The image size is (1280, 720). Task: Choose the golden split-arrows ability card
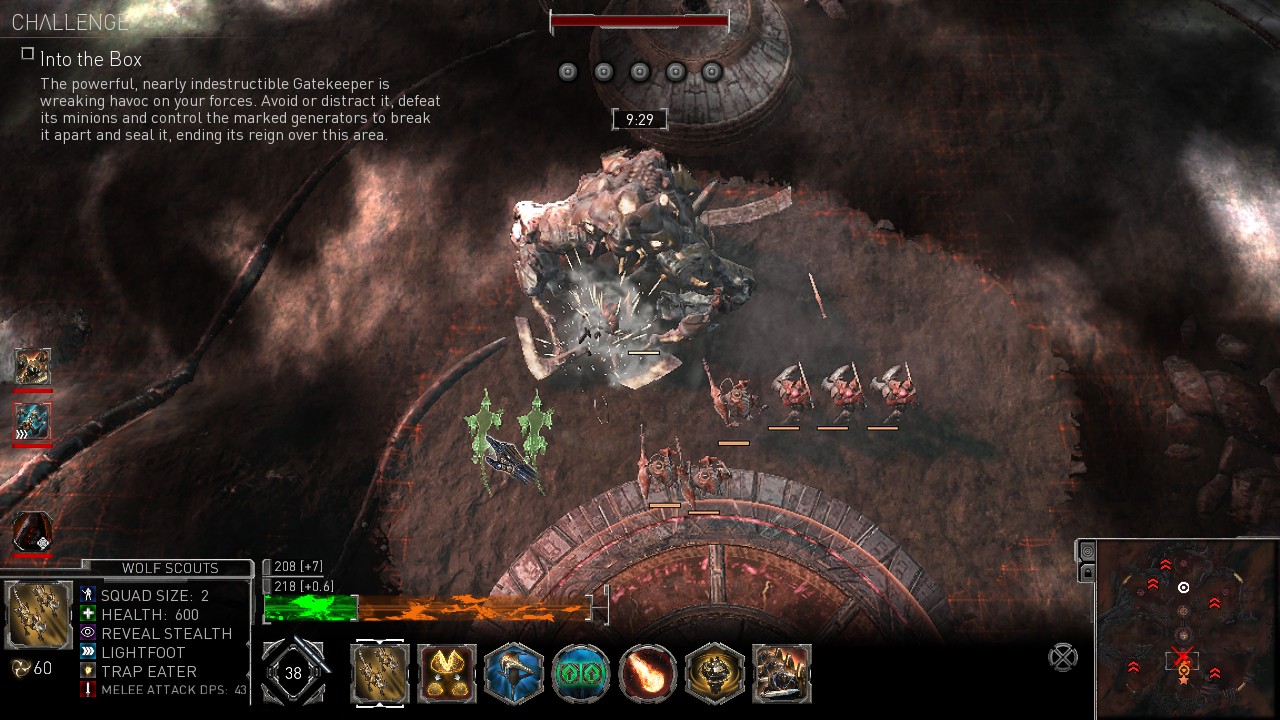click(x=447, y=673)
